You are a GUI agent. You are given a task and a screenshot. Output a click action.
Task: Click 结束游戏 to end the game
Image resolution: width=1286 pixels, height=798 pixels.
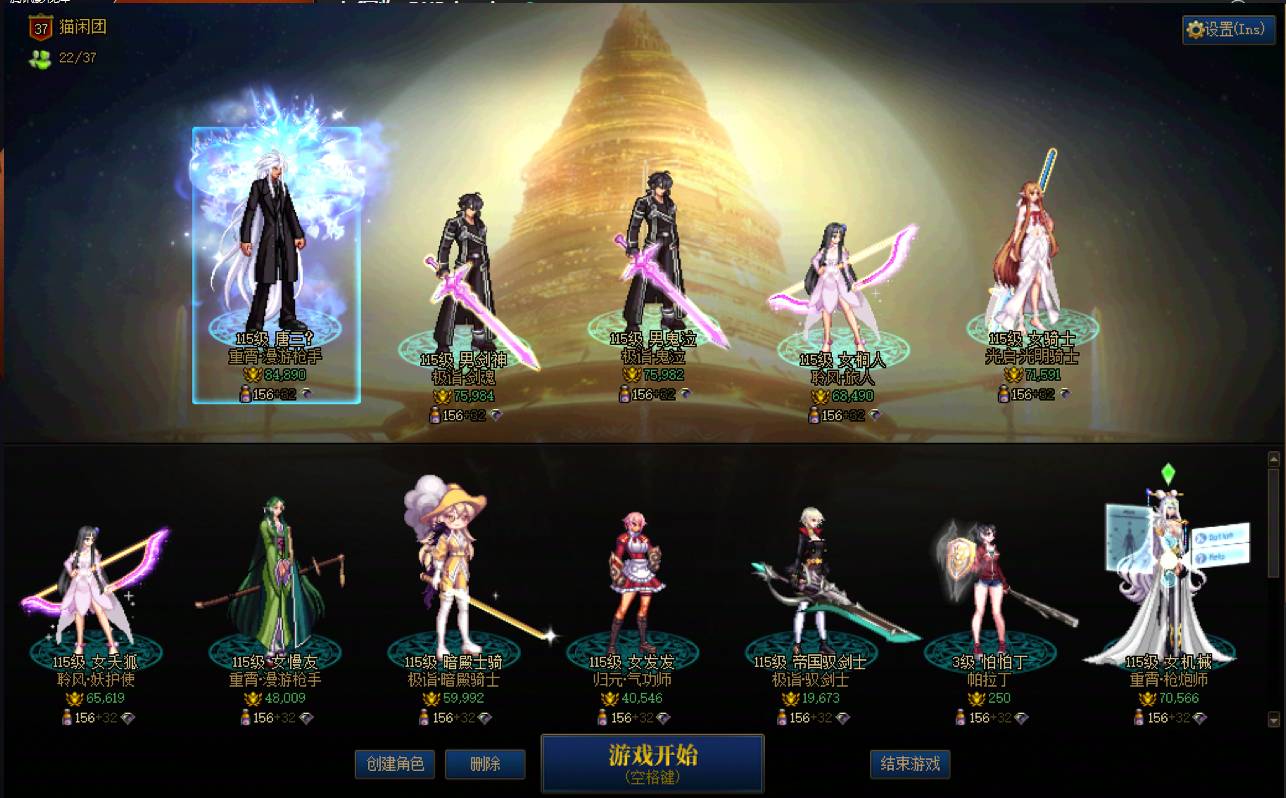(x=909, y=763)
